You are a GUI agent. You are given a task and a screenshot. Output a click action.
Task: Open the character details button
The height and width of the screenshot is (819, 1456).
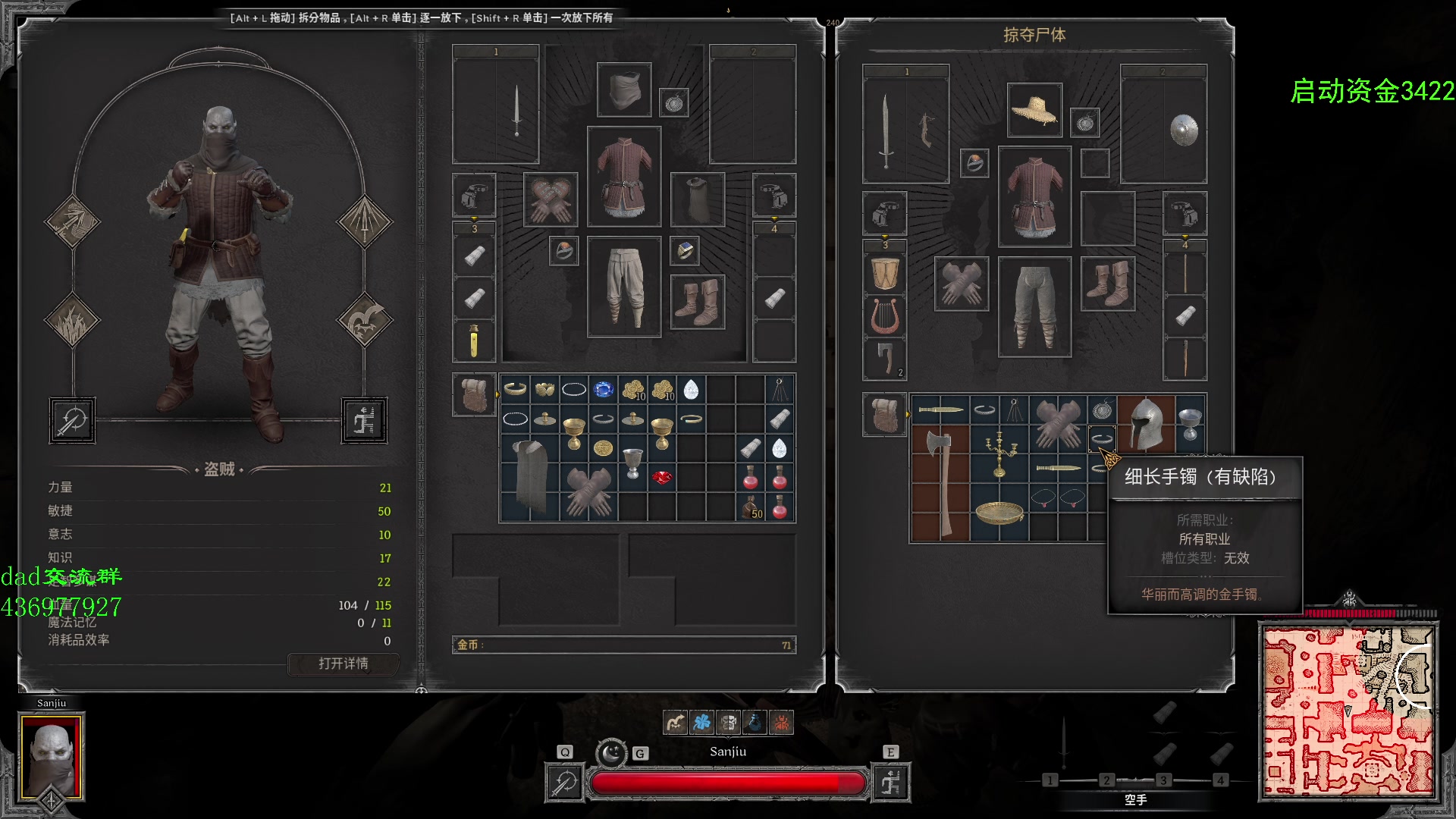click(x=343, y=664)
